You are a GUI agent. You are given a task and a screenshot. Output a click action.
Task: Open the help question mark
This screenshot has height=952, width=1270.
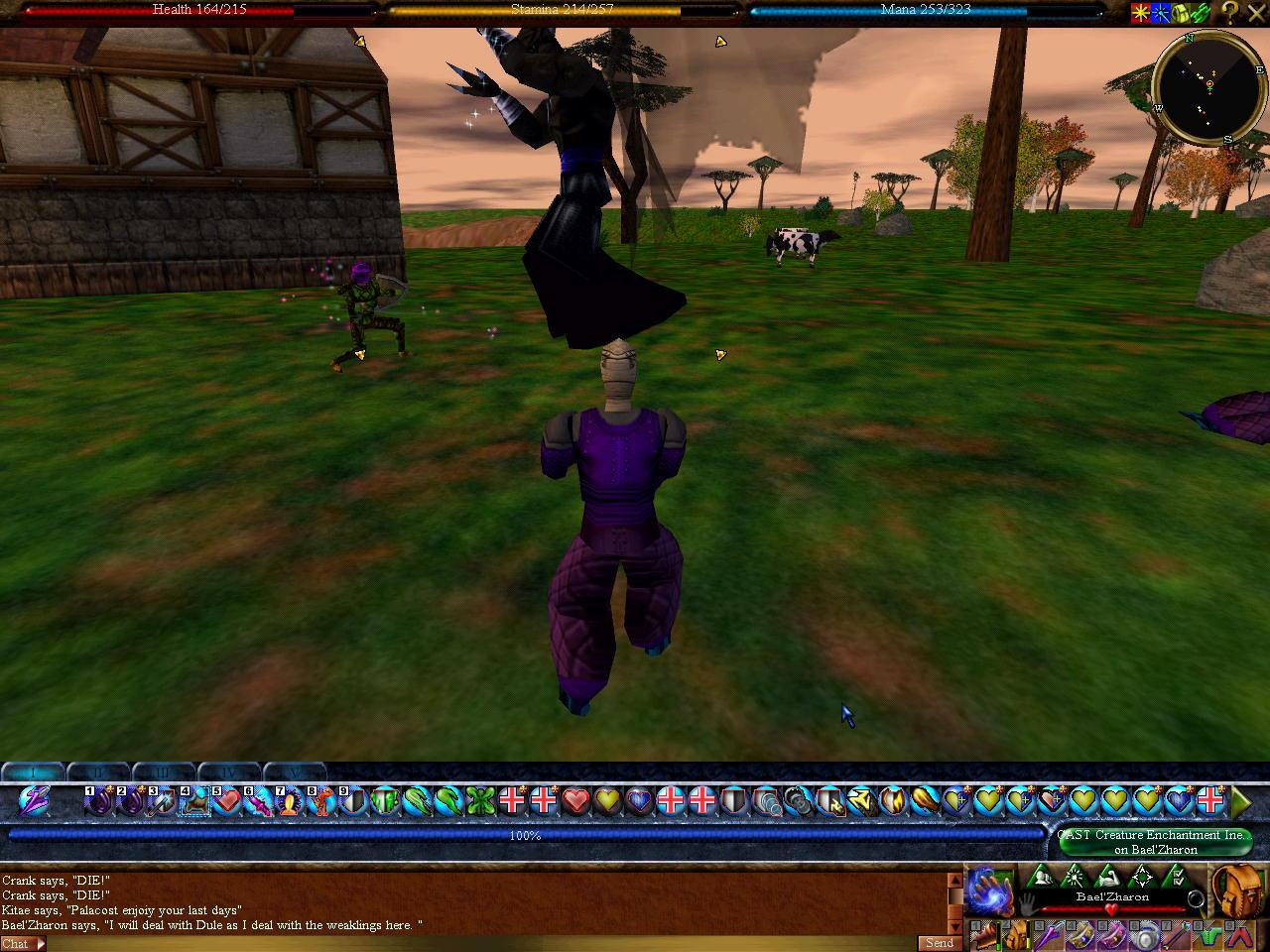click(1230, 13)
